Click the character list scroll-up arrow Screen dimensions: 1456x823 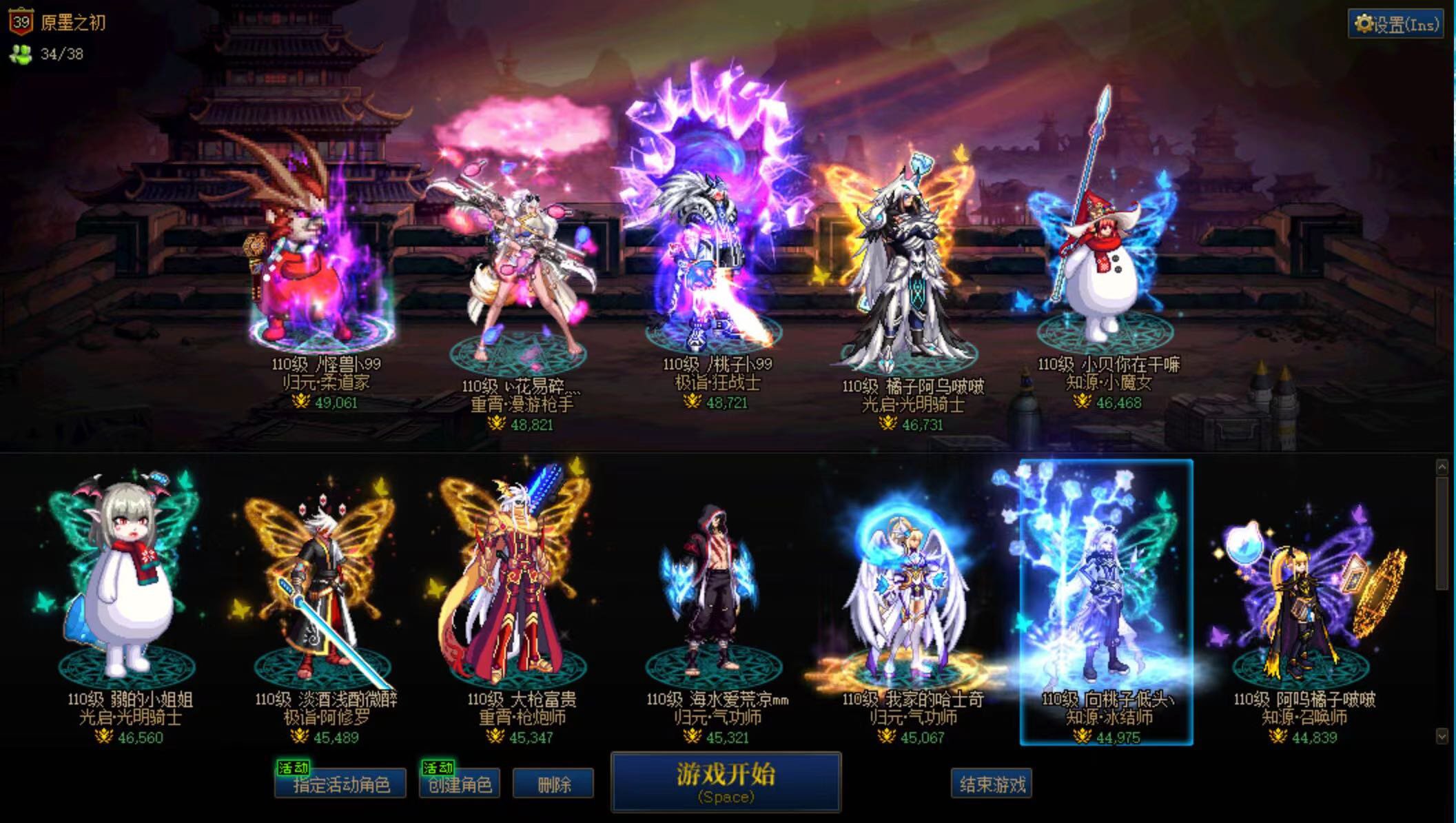pos(1442,467)
